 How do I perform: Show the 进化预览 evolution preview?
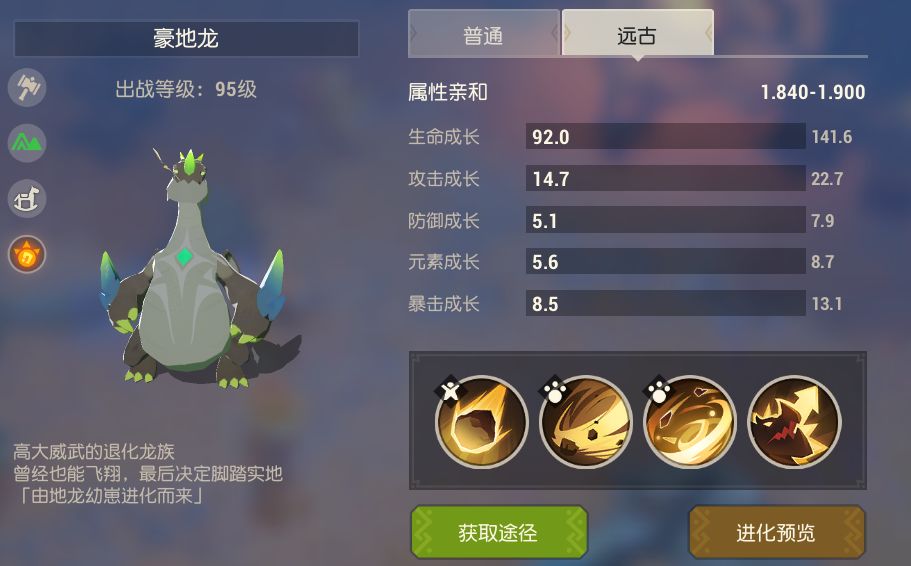pos(776,532)
